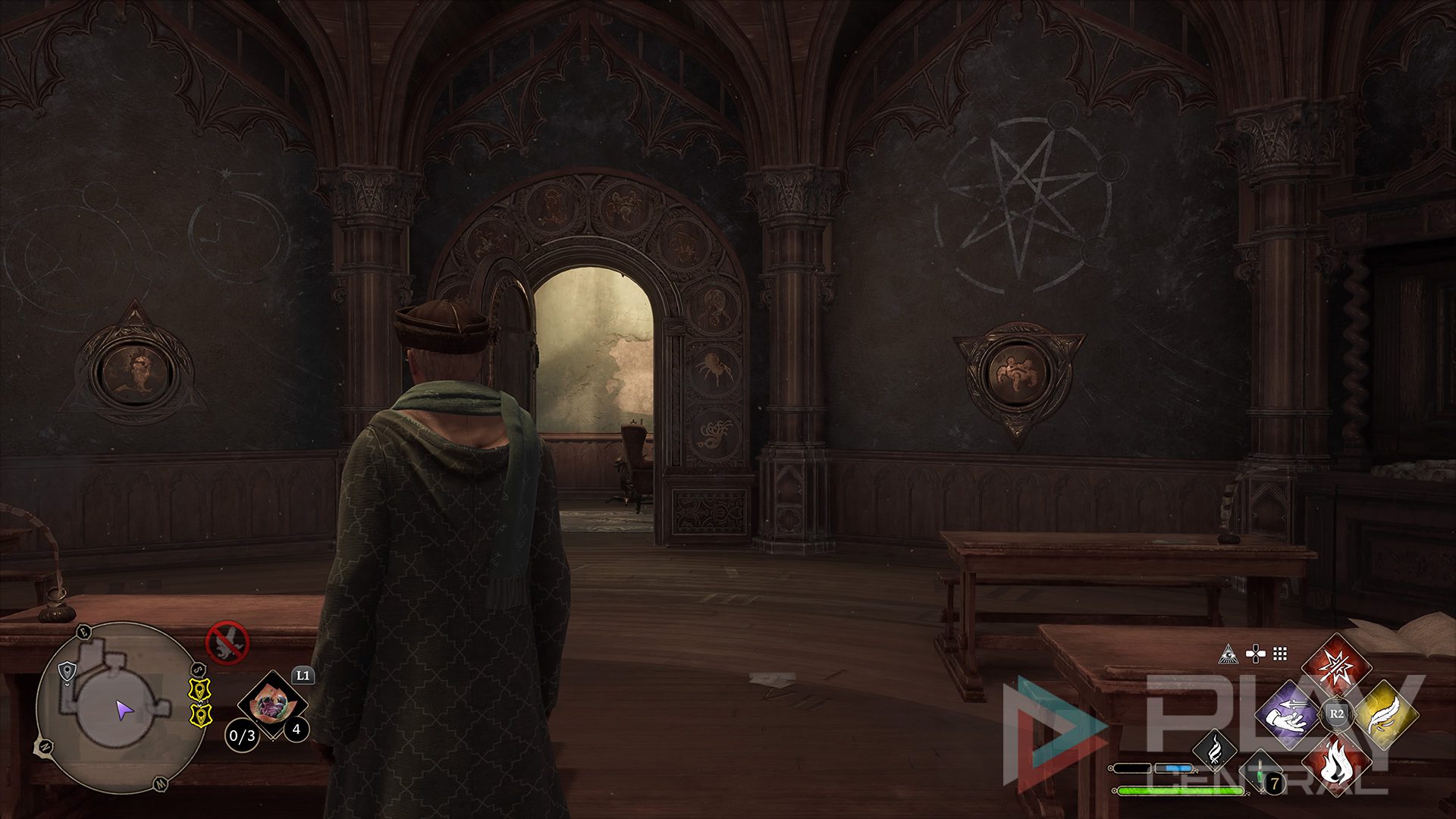Click the purple player arrow on minimap

click(x=124, y=711)
